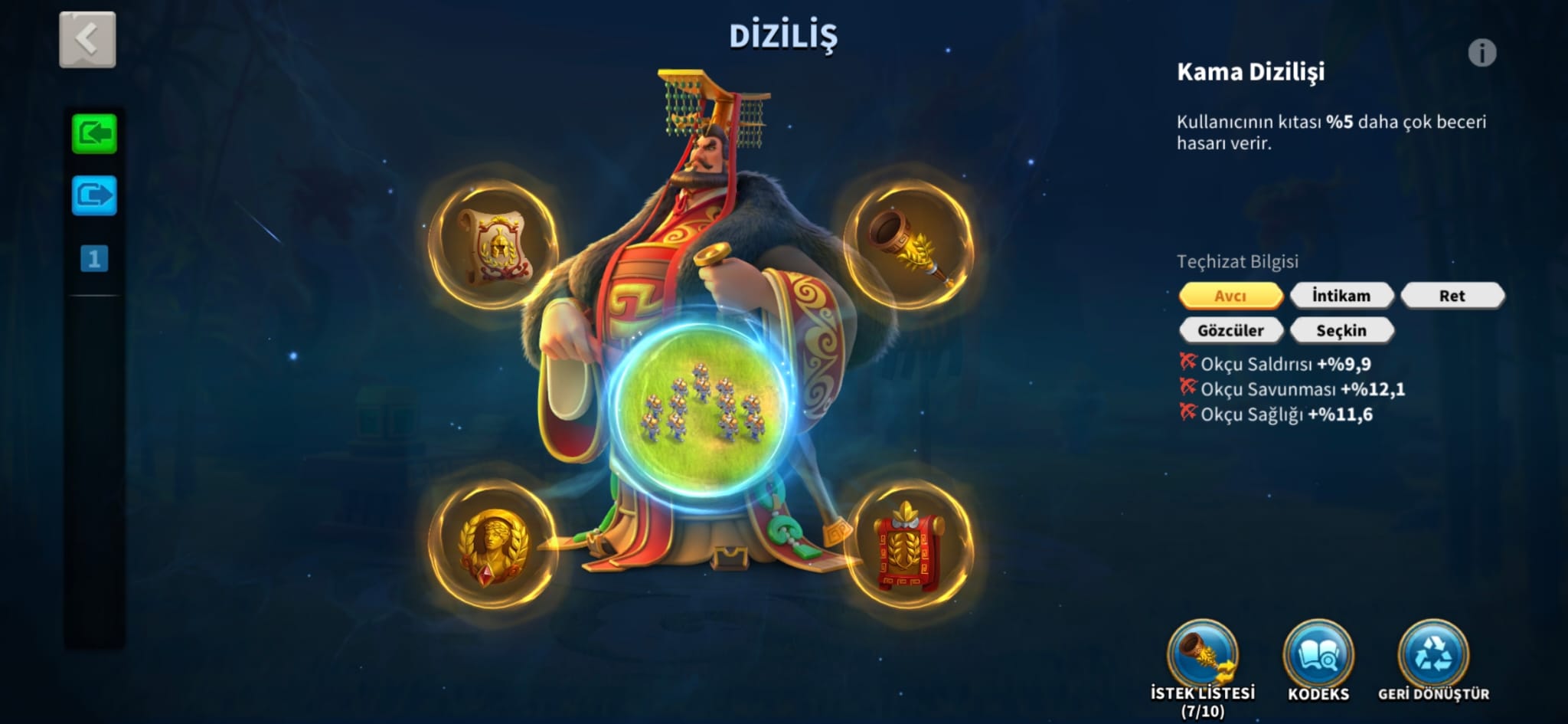The height and width of the screenshot is (724, 1568).
Task: Select the golden horn equipment slot
Action: click(909, 244)
